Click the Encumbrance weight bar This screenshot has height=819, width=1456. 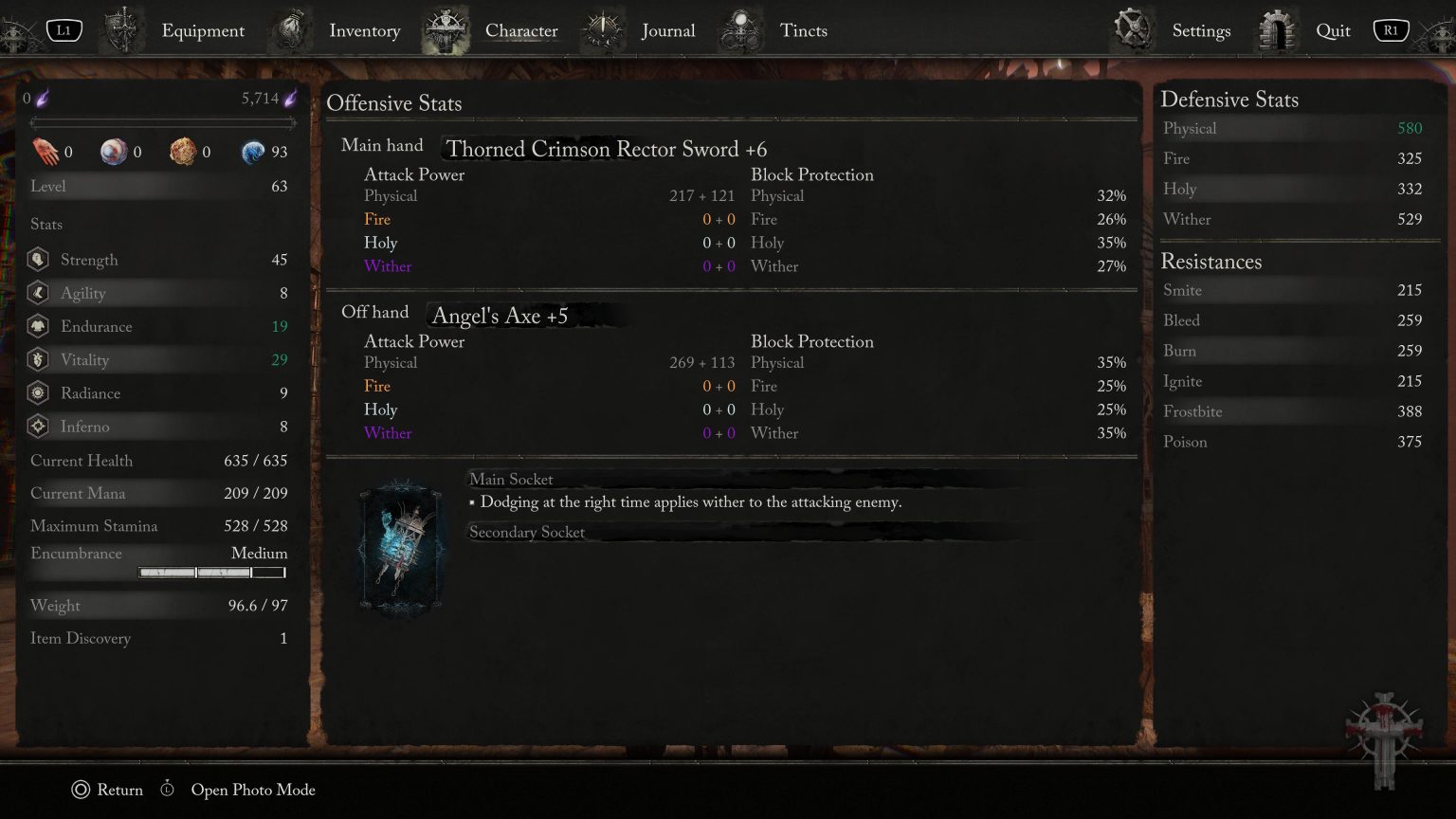coord(210,572)
